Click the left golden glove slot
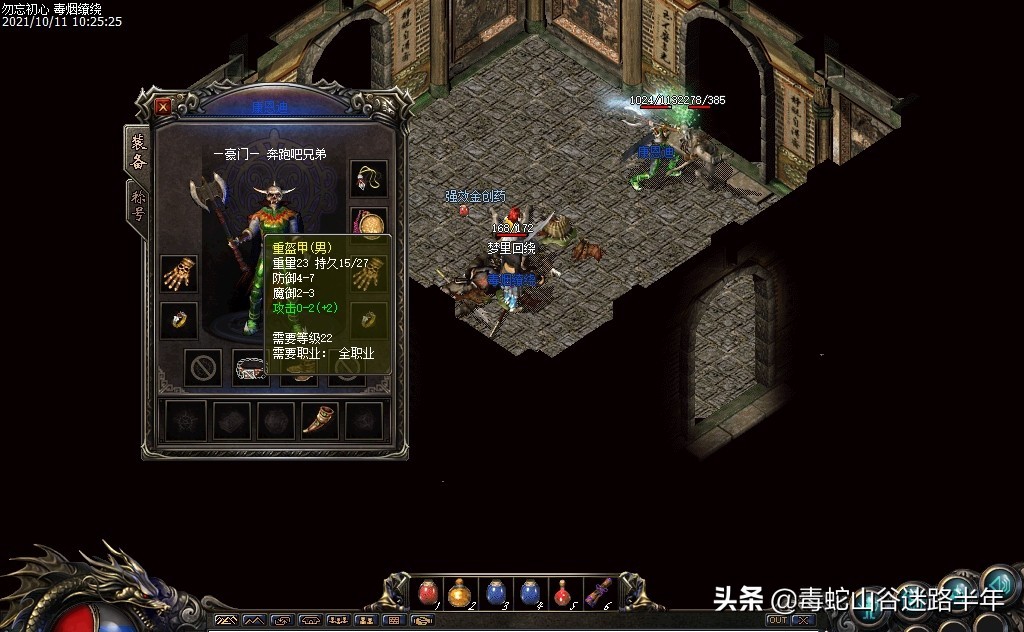 tap(179, 273)
